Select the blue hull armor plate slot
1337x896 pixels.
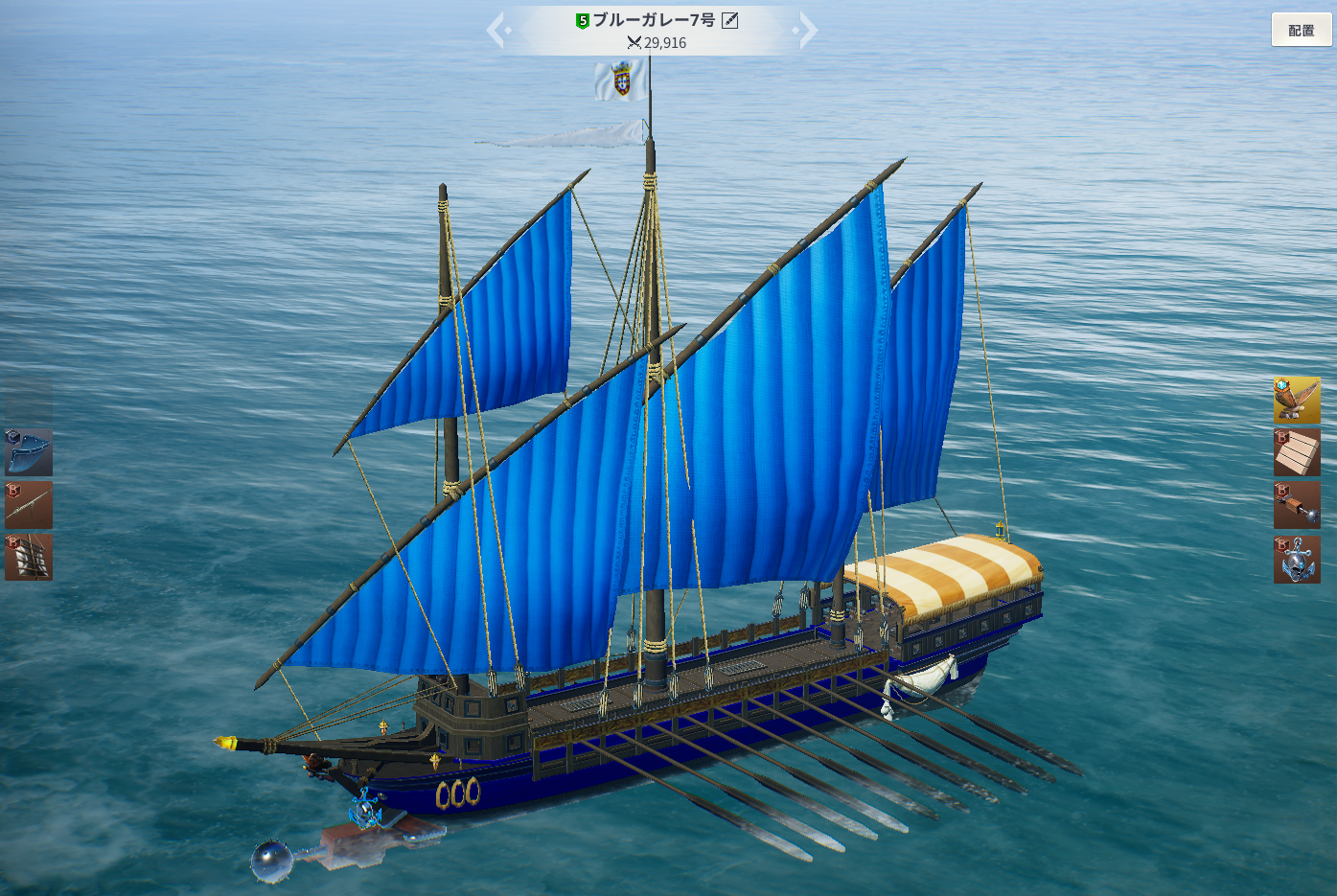click(x=29, y=453)
